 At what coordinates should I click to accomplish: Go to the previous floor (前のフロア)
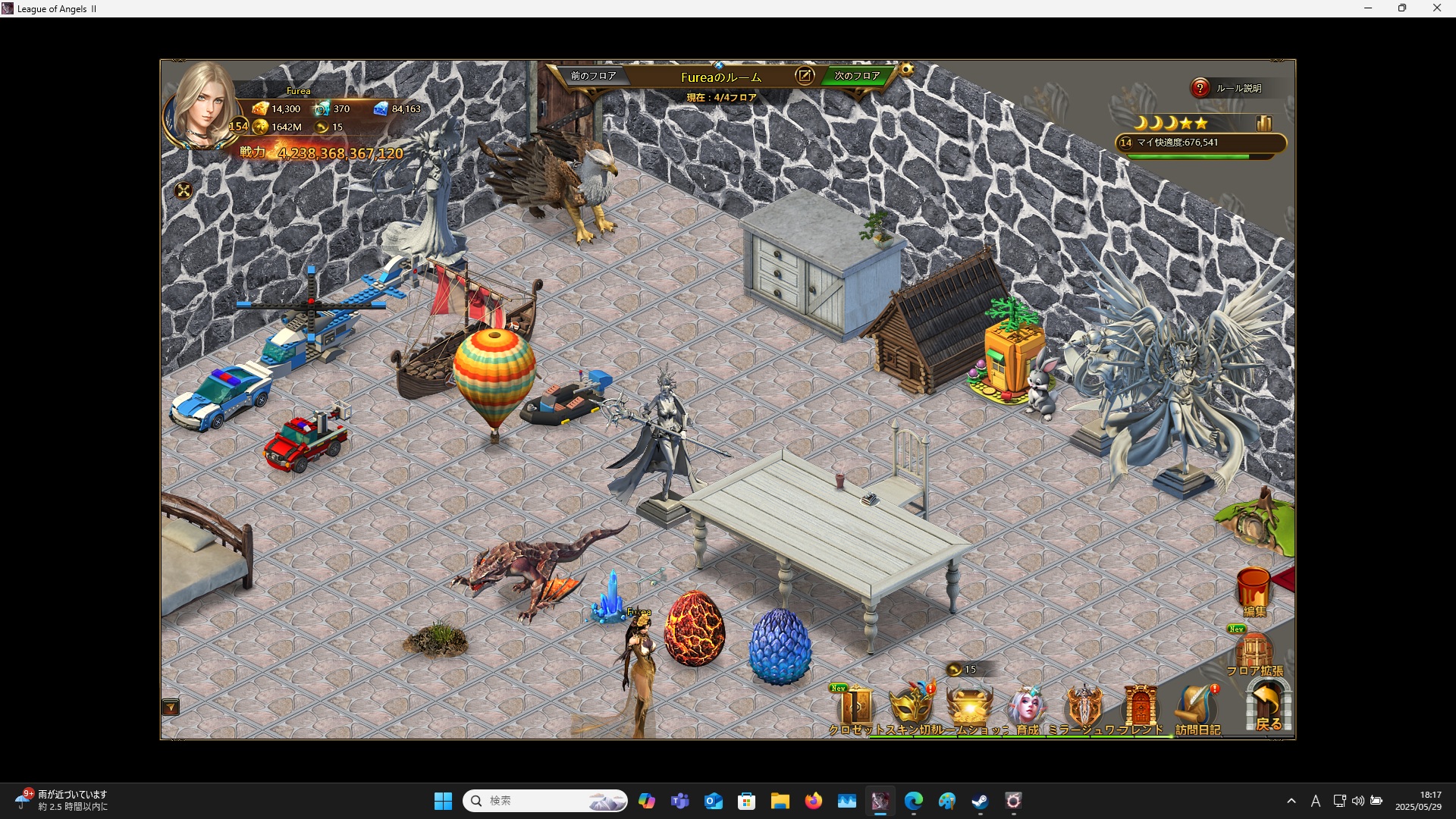(x=593, y=76)
